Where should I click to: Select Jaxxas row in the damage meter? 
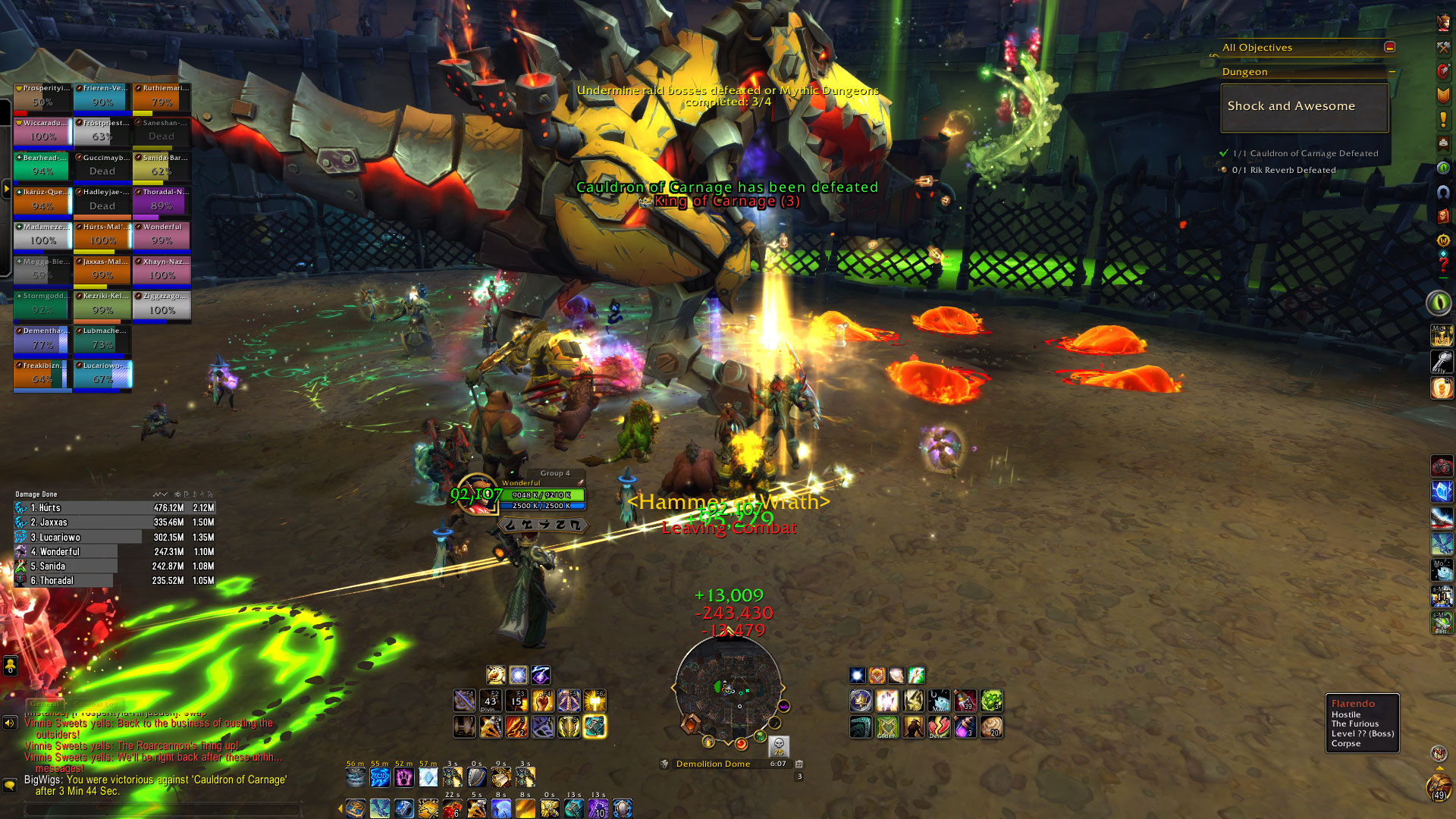(x=115, y=522)
